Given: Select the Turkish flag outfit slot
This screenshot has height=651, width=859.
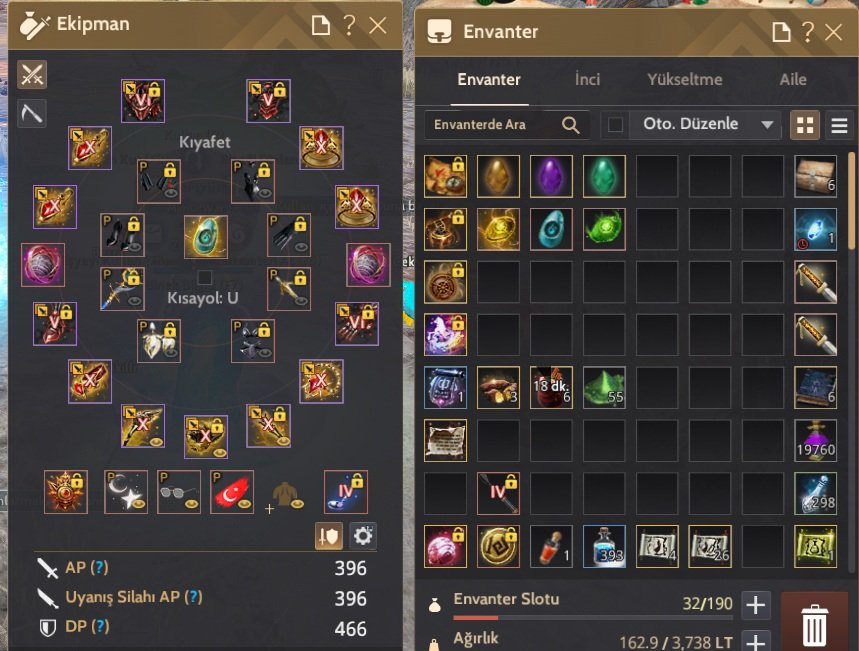Looking at the screenshot, I should tap(232, 491).
